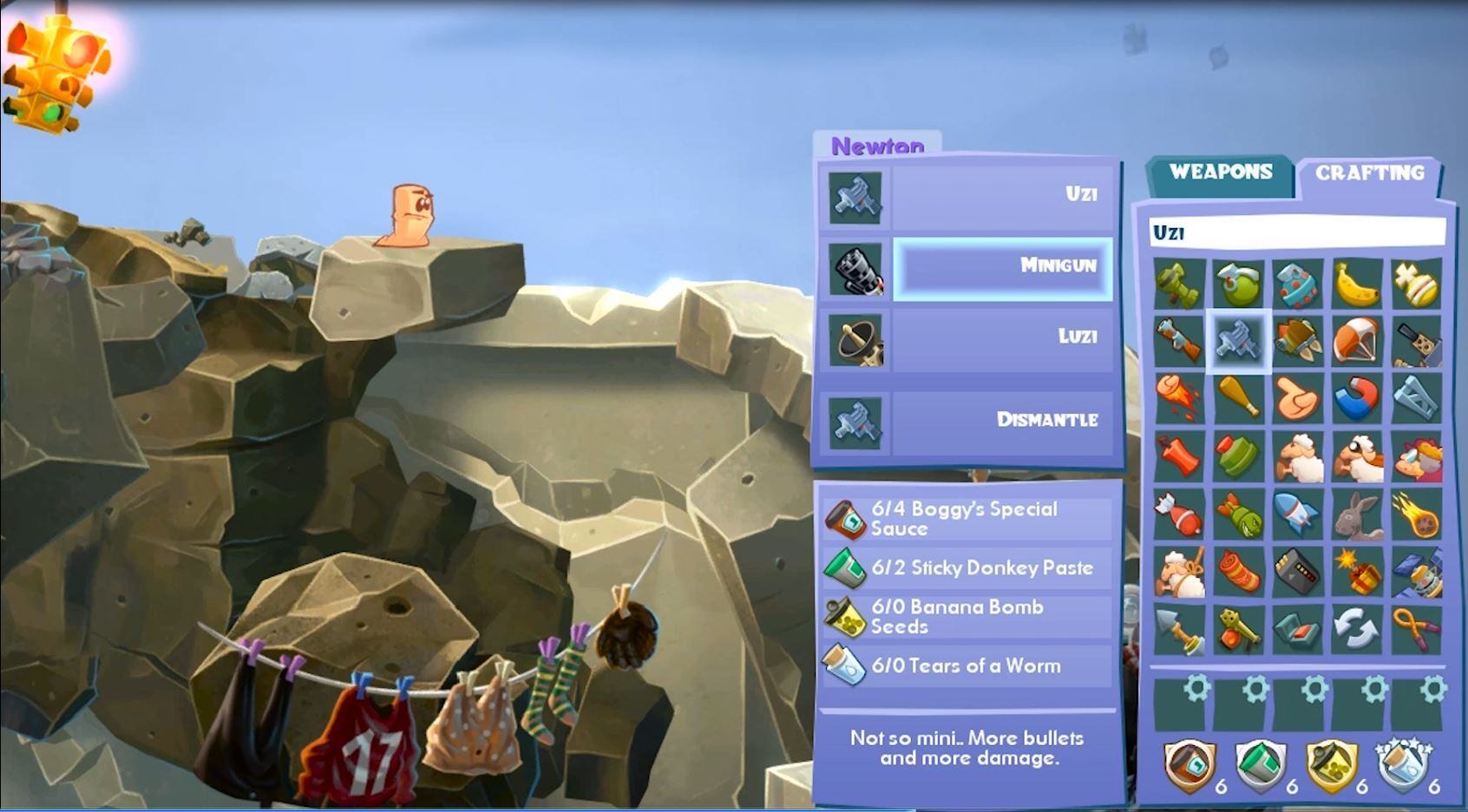This screenshot has height=812, width=1468.
Task: Craft the Minigun recipe
Action: (1002, 267)
